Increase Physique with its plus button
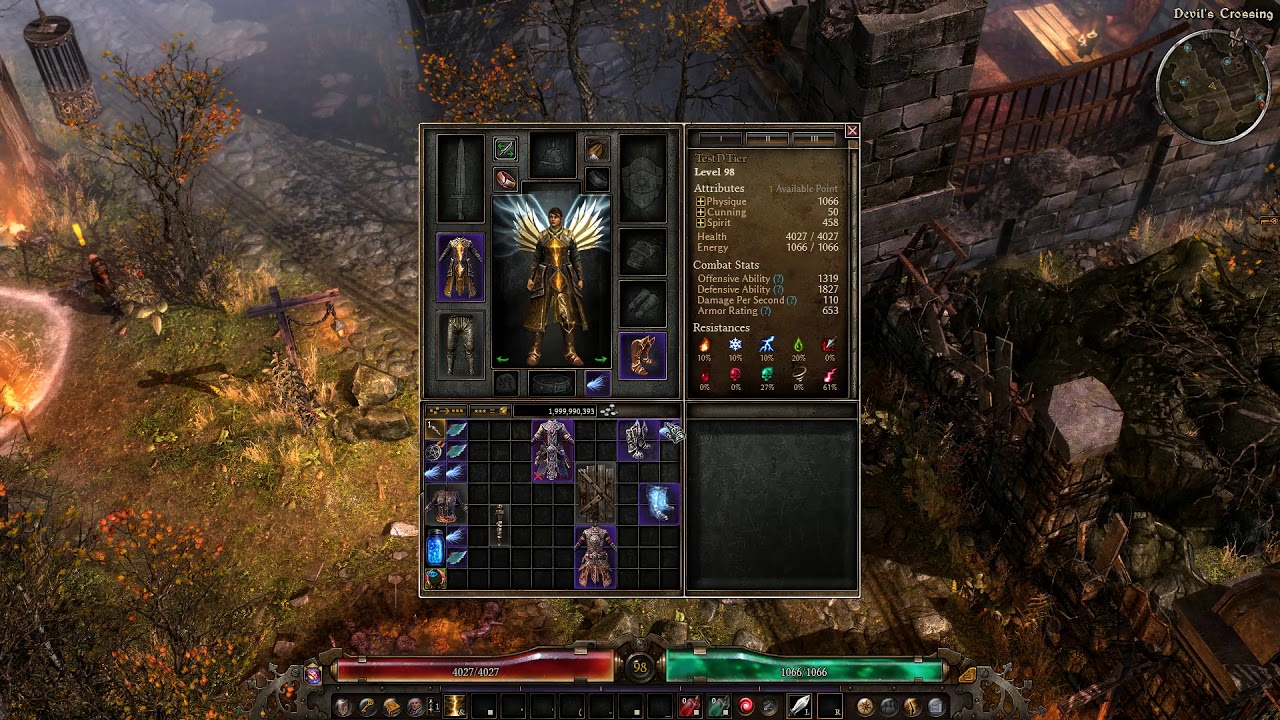 click(x=700, y=201)
